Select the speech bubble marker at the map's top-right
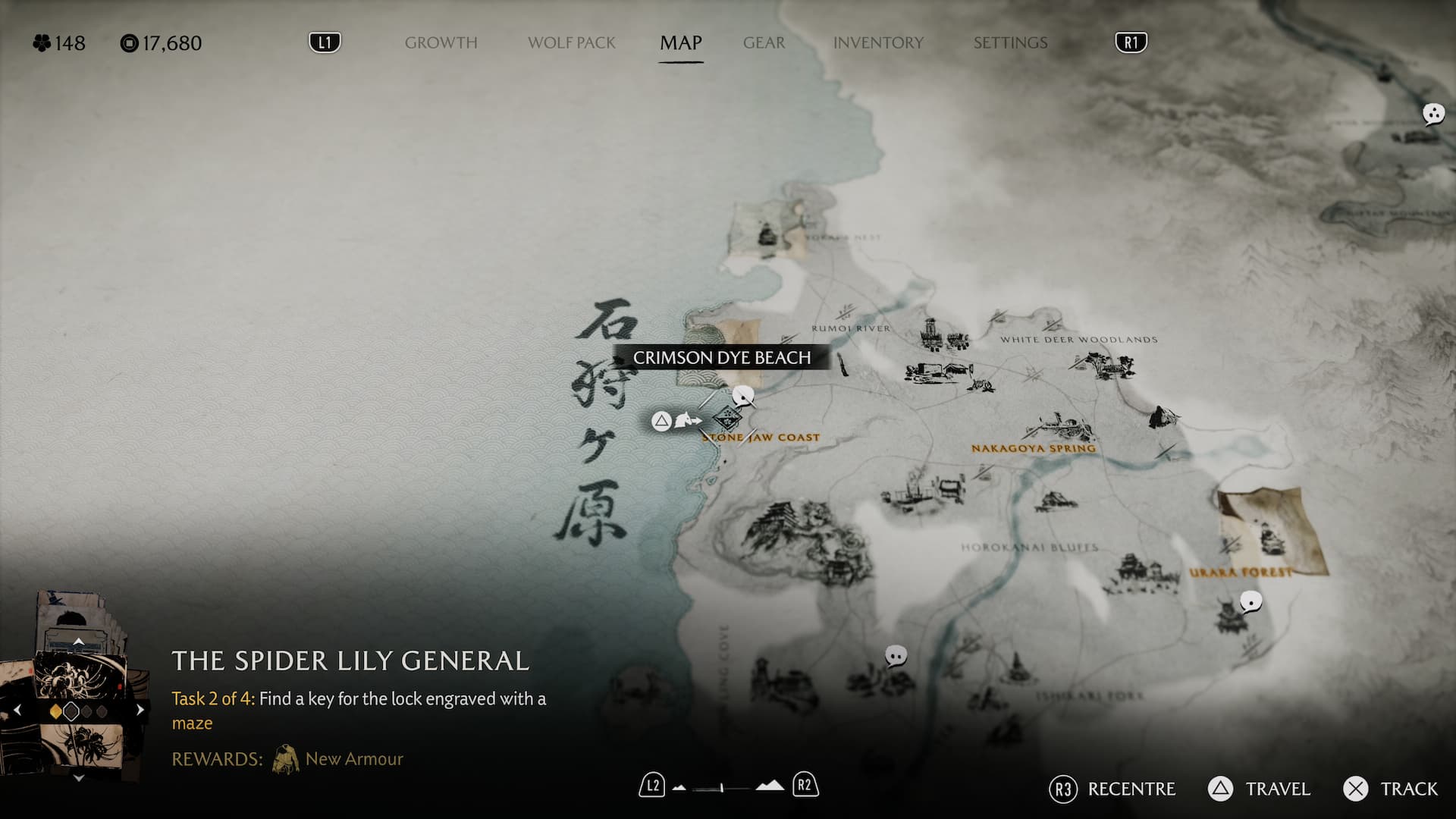Viewport: 1456px width, 819px height. pyautogui.click(x=1432, y=115)
